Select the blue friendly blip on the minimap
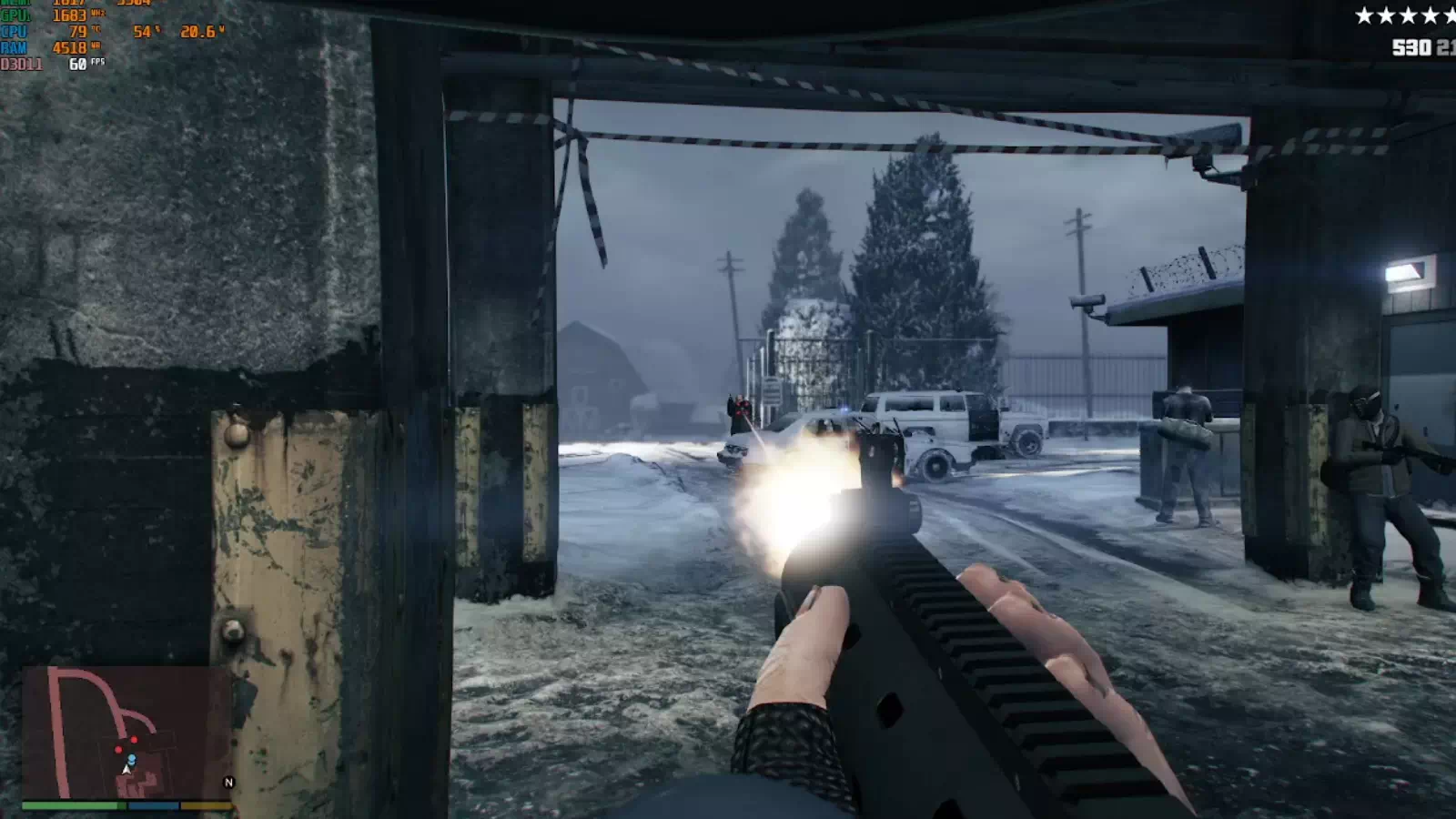The height and width of the screenshot is (819, 1456). (132, 758)
